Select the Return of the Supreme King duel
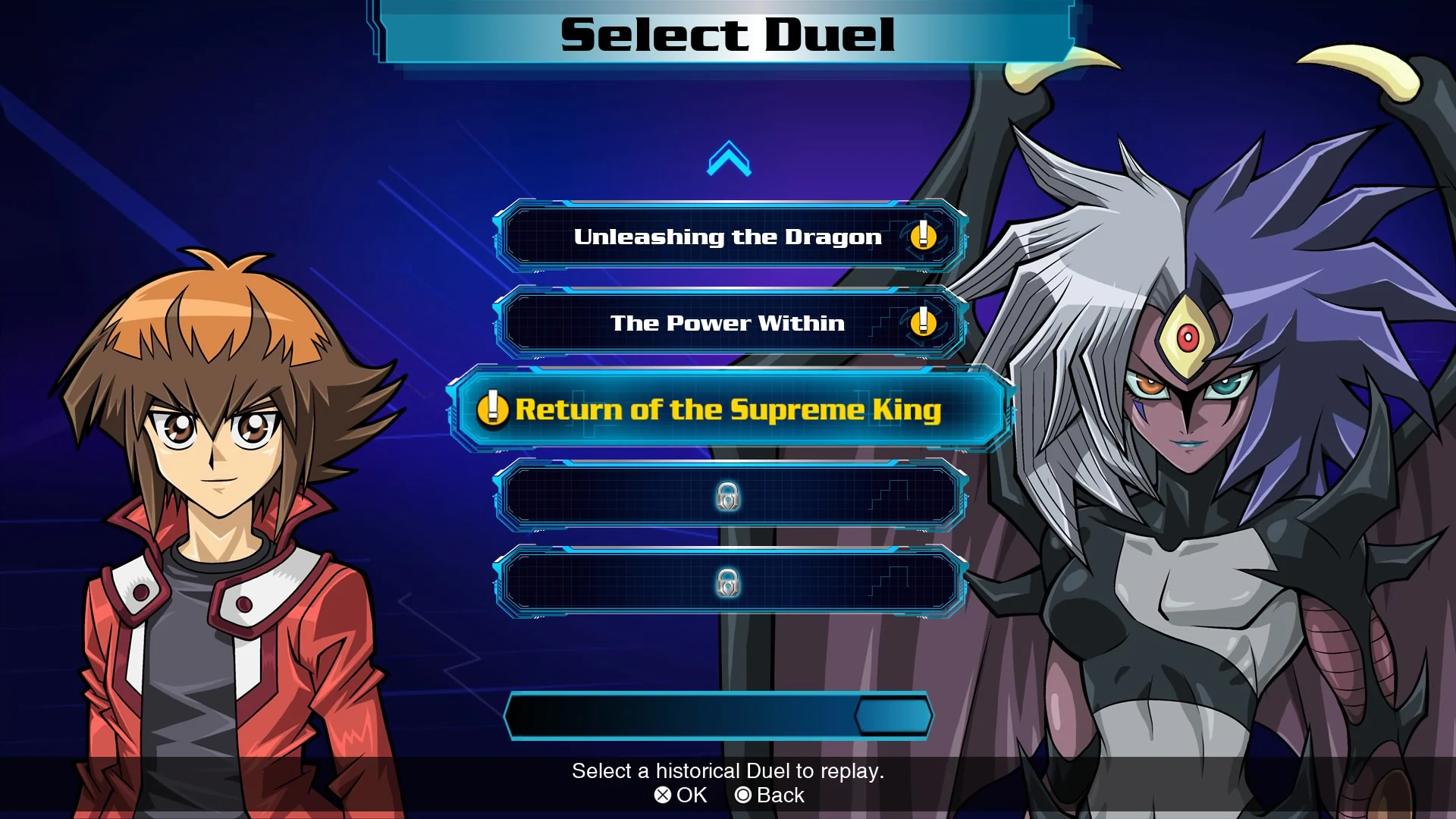 point(728,409)
